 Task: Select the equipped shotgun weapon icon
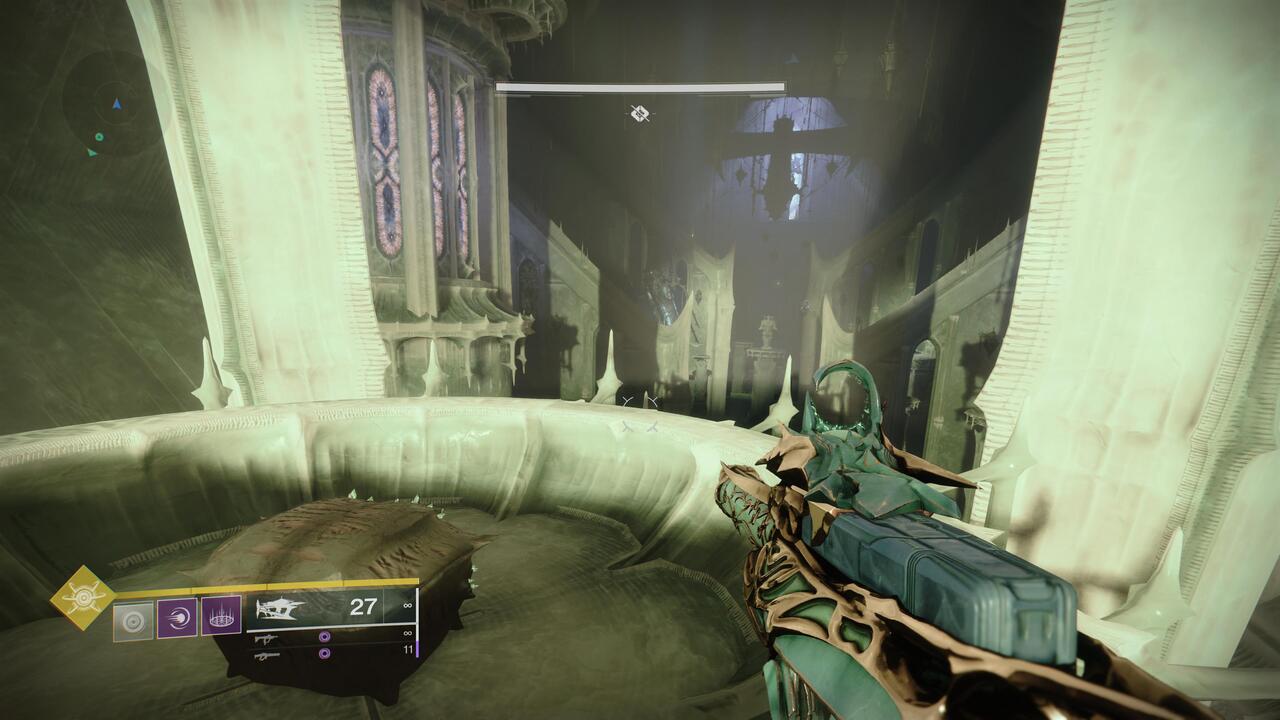pos(280,609)
